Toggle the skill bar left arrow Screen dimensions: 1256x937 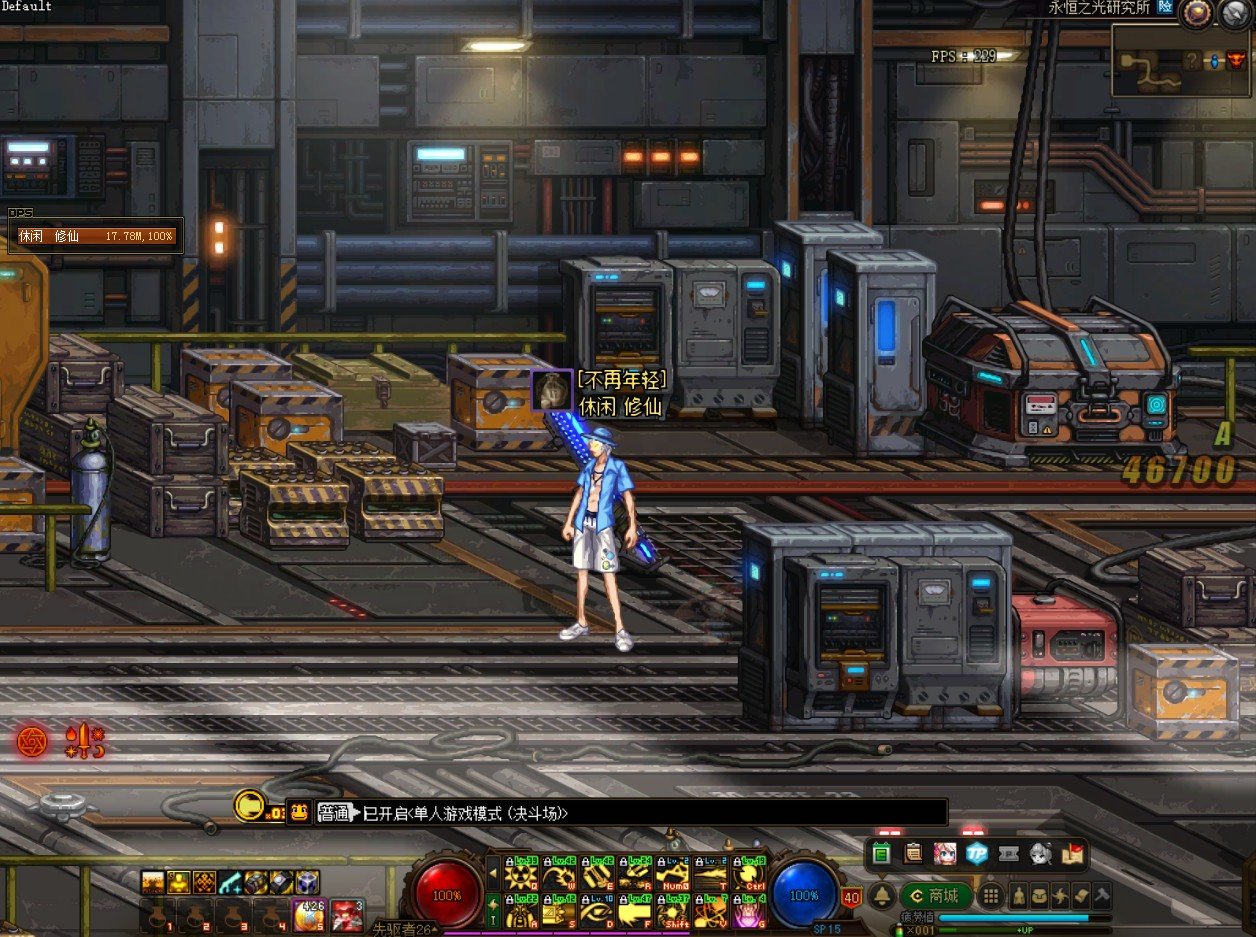[x=492, y=873]
